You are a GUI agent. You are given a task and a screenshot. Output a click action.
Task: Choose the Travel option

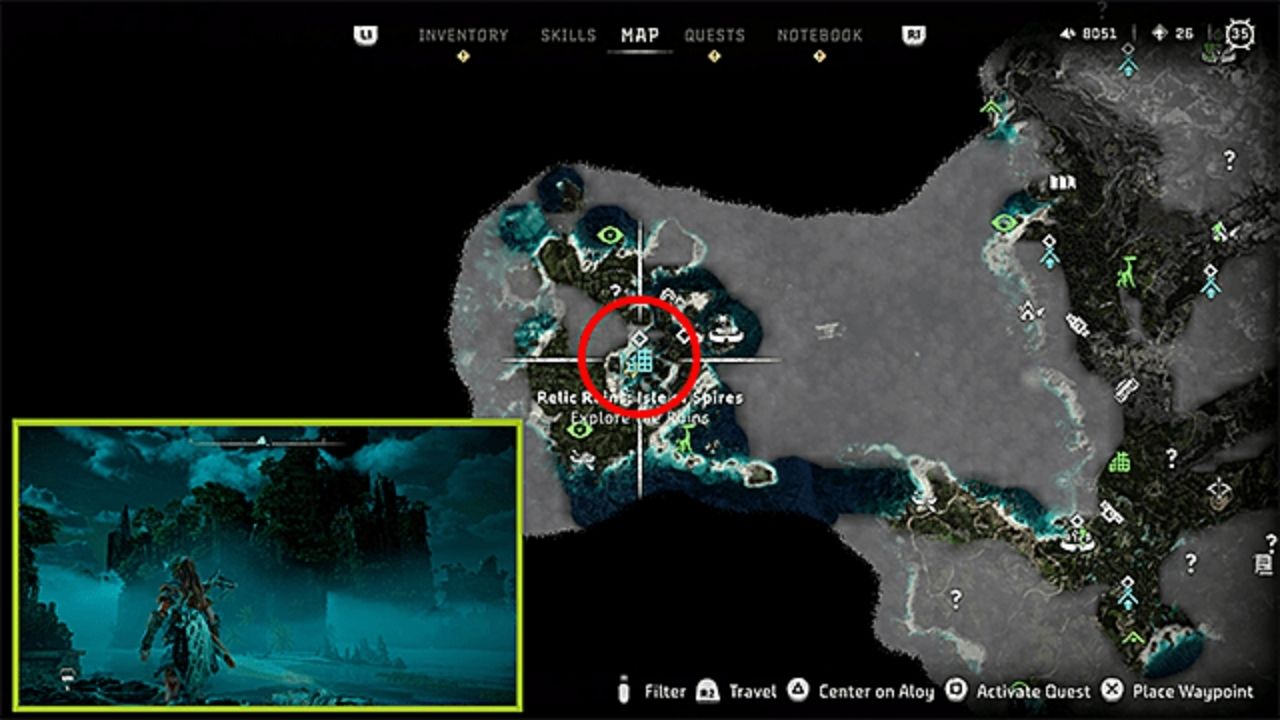(x=741, y=691)
